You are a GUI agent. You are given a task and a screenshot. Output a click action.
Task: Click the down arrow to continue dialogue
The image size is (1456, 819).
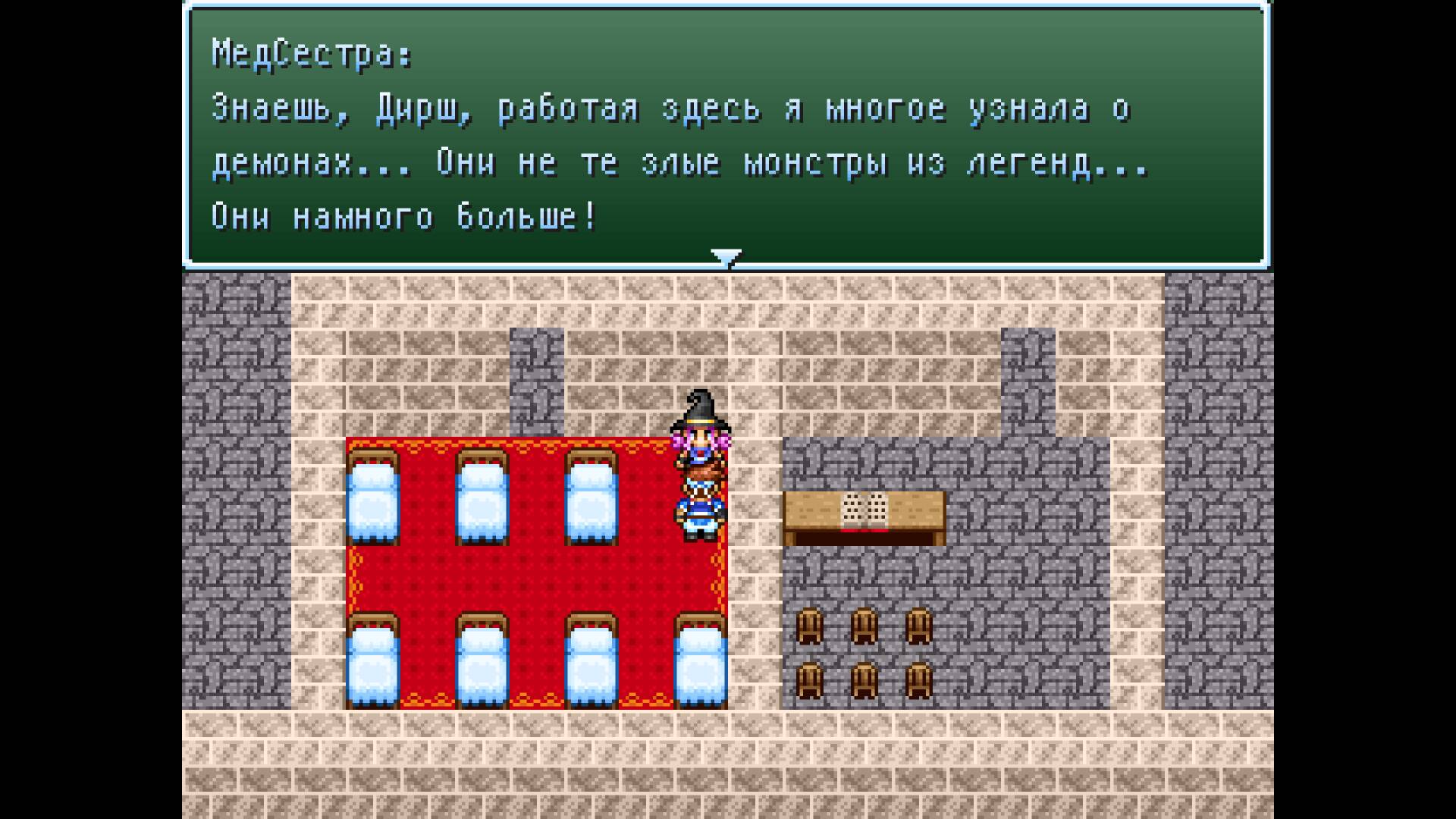coord(727,258)
